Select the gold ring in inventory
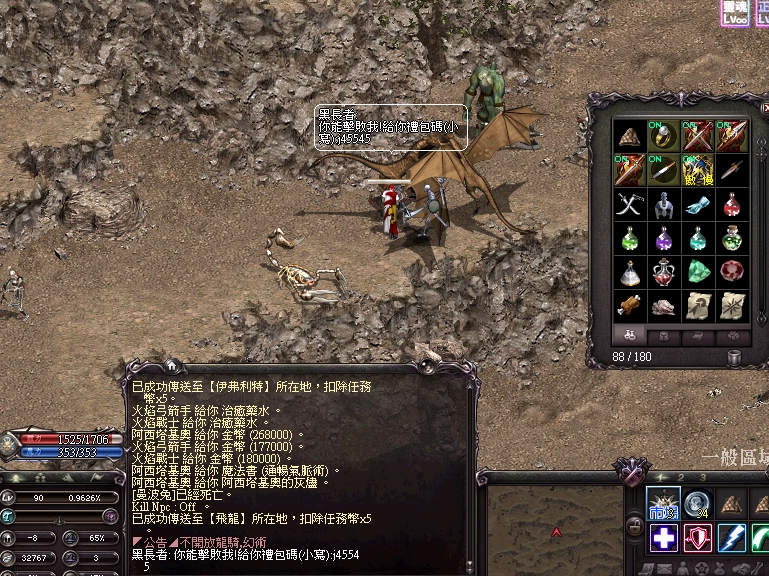This screenshot has width=769, height=576. click(x=664, y=135)
